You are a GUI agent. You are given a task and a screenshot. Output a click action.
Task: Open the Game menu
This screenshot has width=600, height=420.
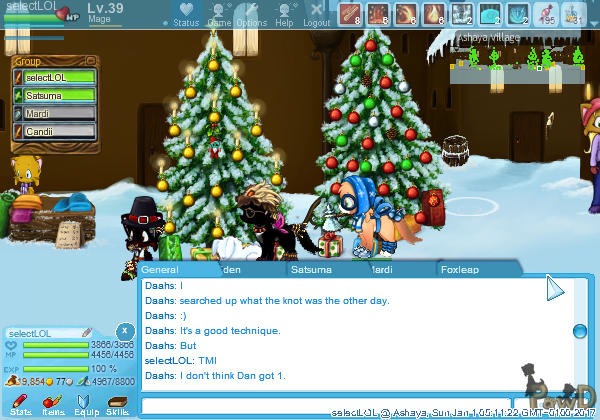pos(219,14)
